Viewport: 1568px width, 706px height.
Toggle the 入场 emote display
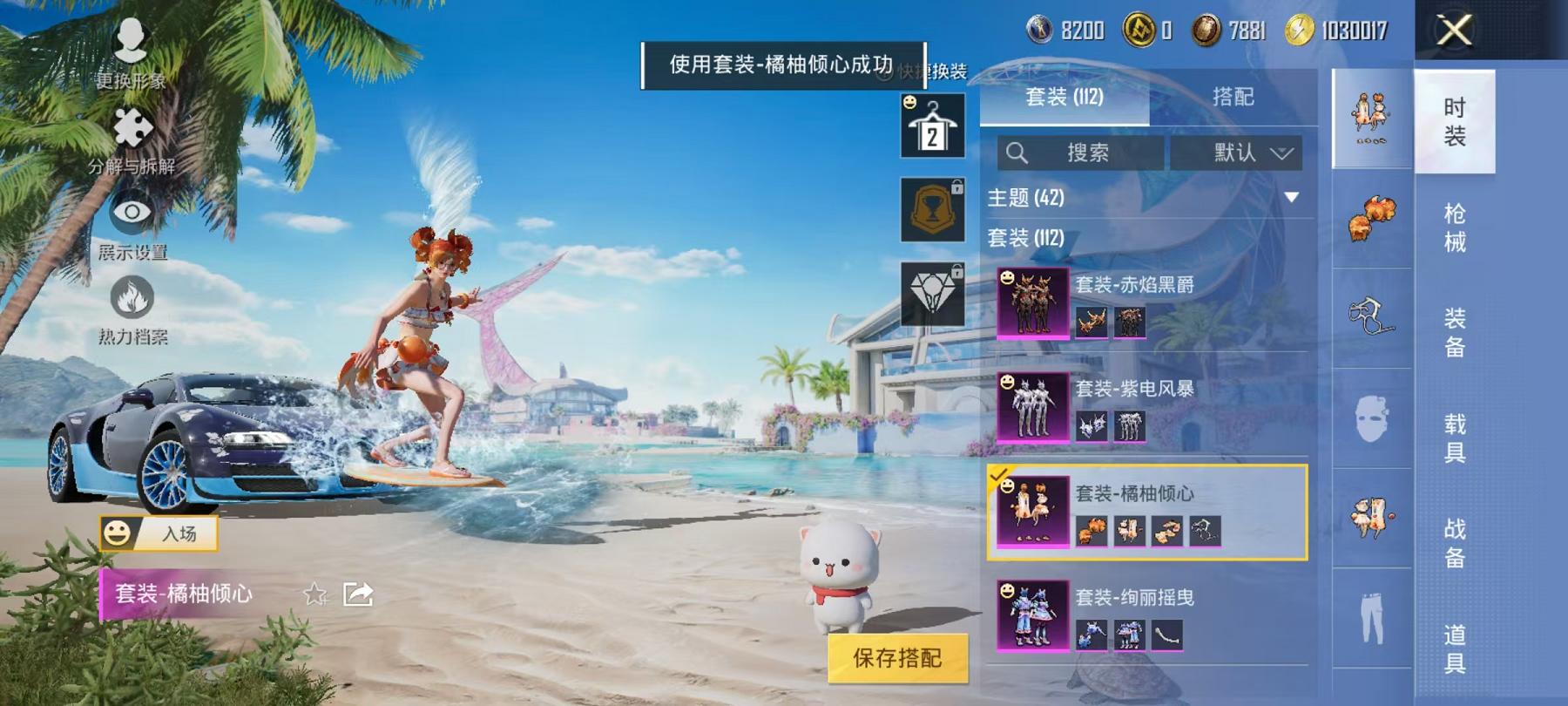[x=161, y=534]
